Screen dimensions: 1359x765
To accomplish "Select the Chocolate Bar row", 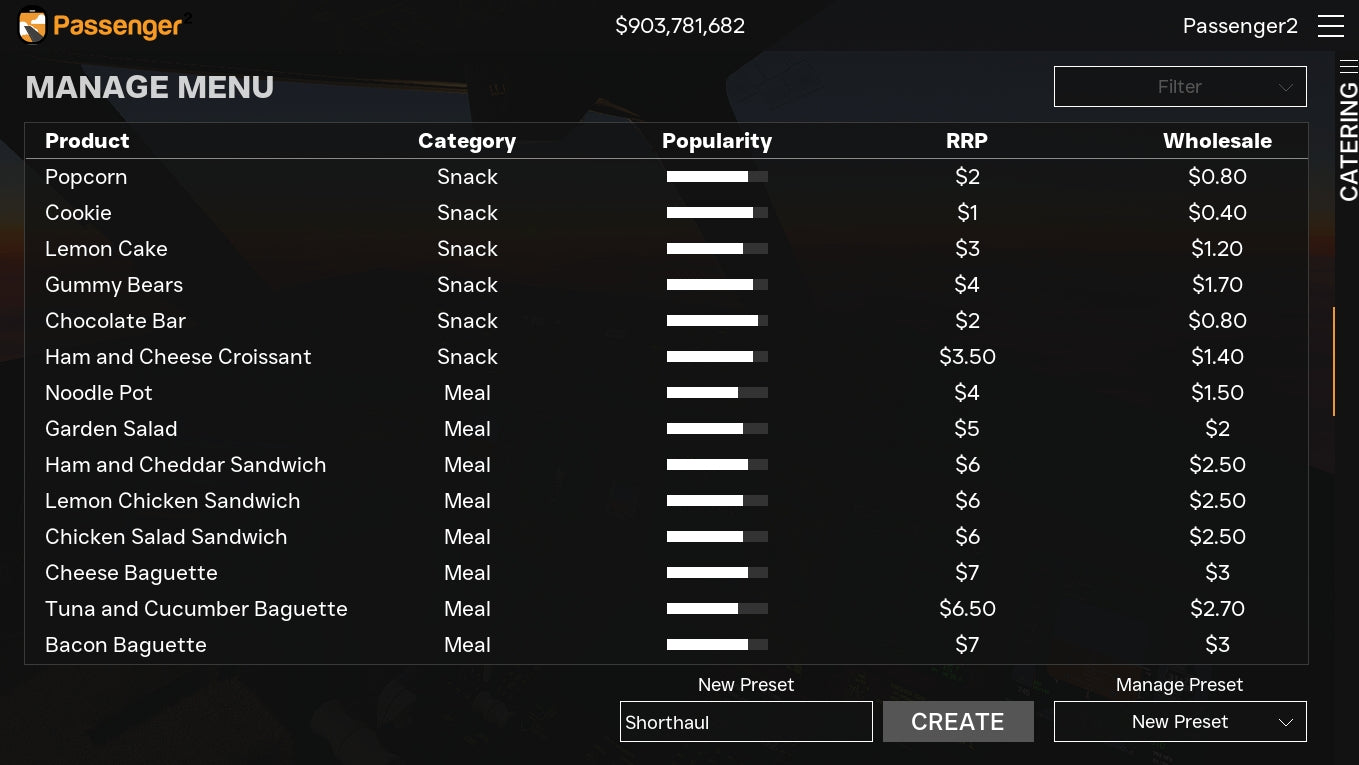I will click(x=115, y=321).
